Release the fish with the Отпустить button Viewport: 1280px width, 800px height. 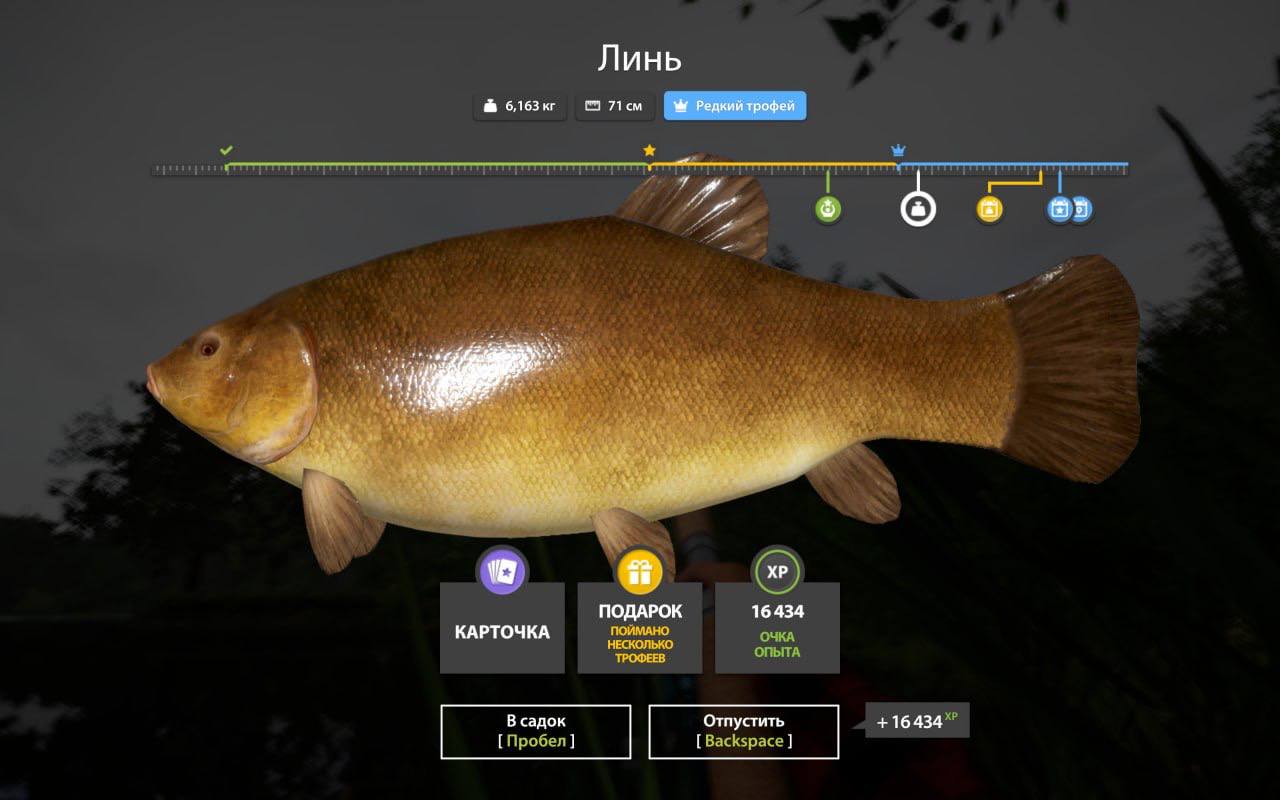coord(743,731)
